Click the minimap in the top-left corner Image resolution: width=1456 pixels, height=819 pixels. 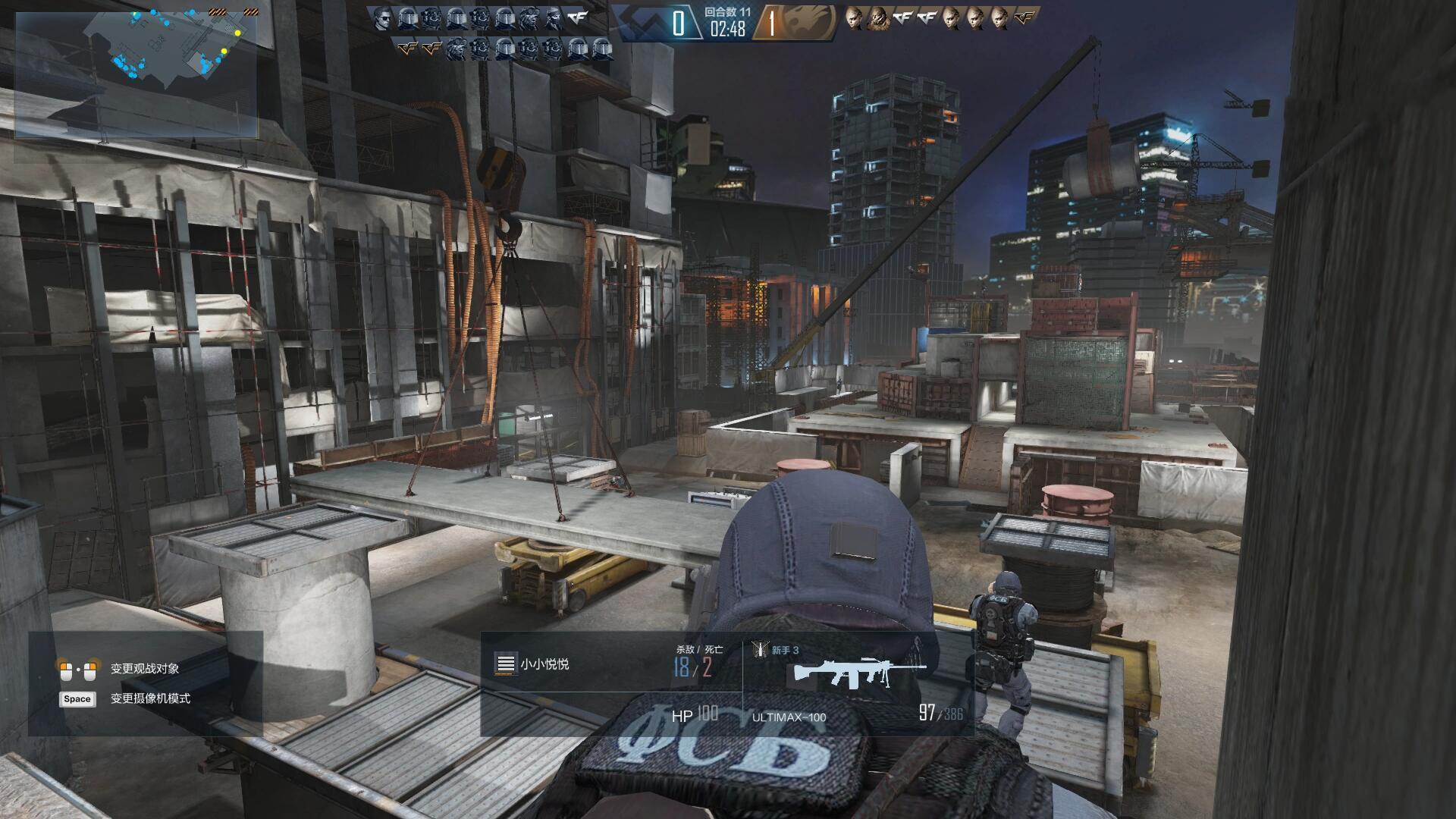[136, 74]
